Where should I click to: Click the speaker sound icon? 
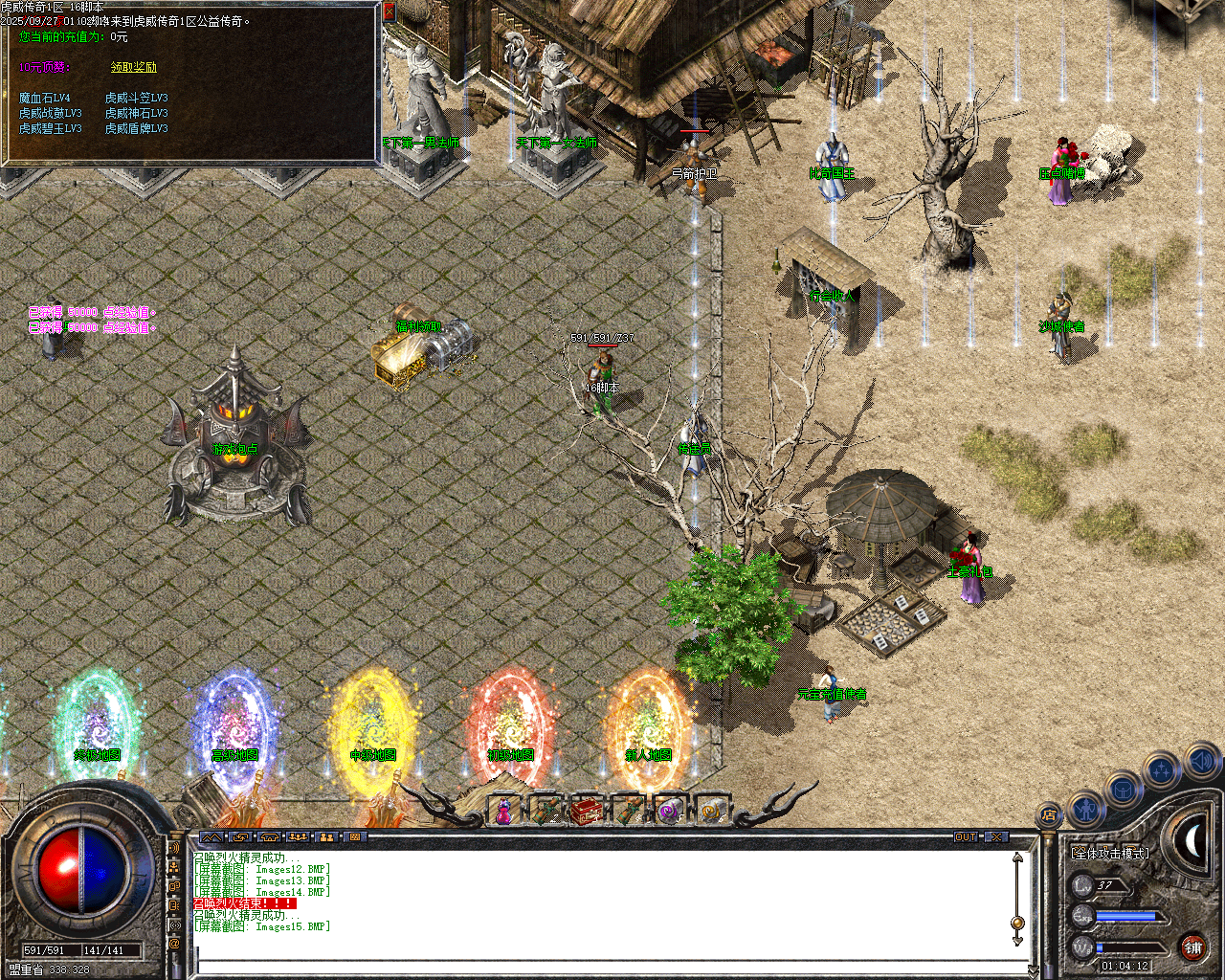(1199, 761)
